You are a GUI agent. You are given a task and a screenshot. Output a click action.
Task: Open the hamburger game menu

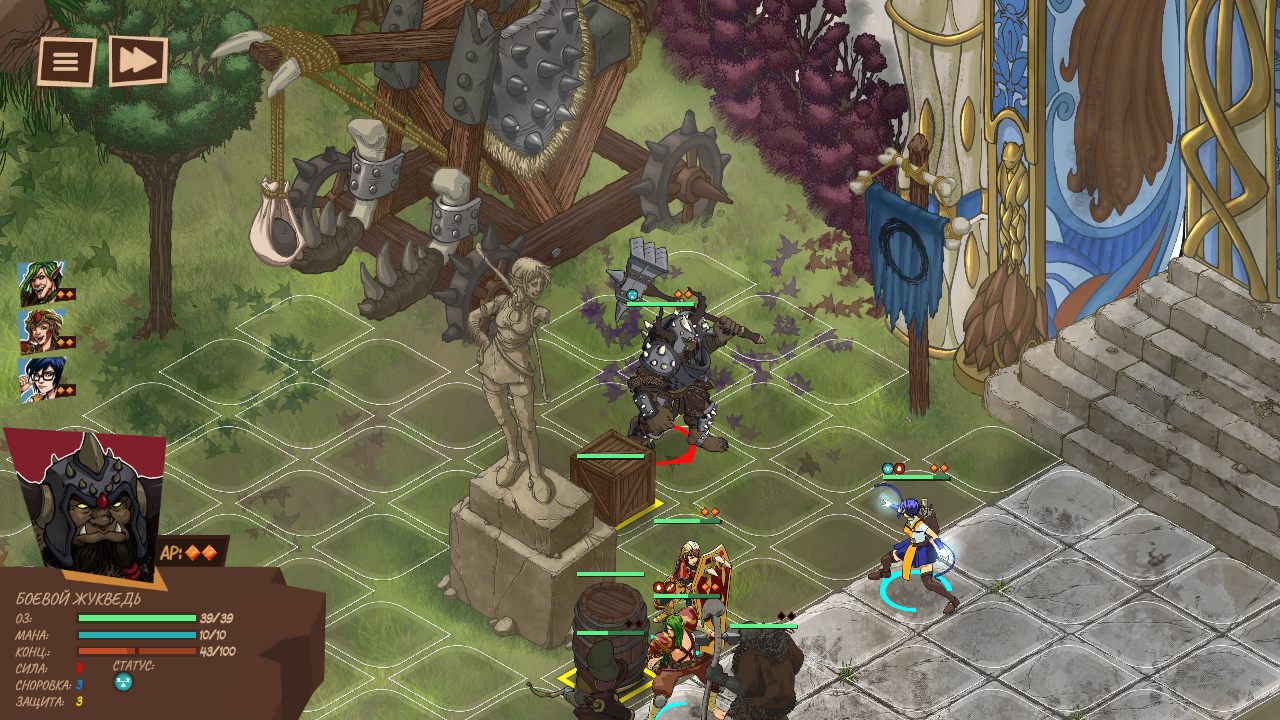coord(66,62)
